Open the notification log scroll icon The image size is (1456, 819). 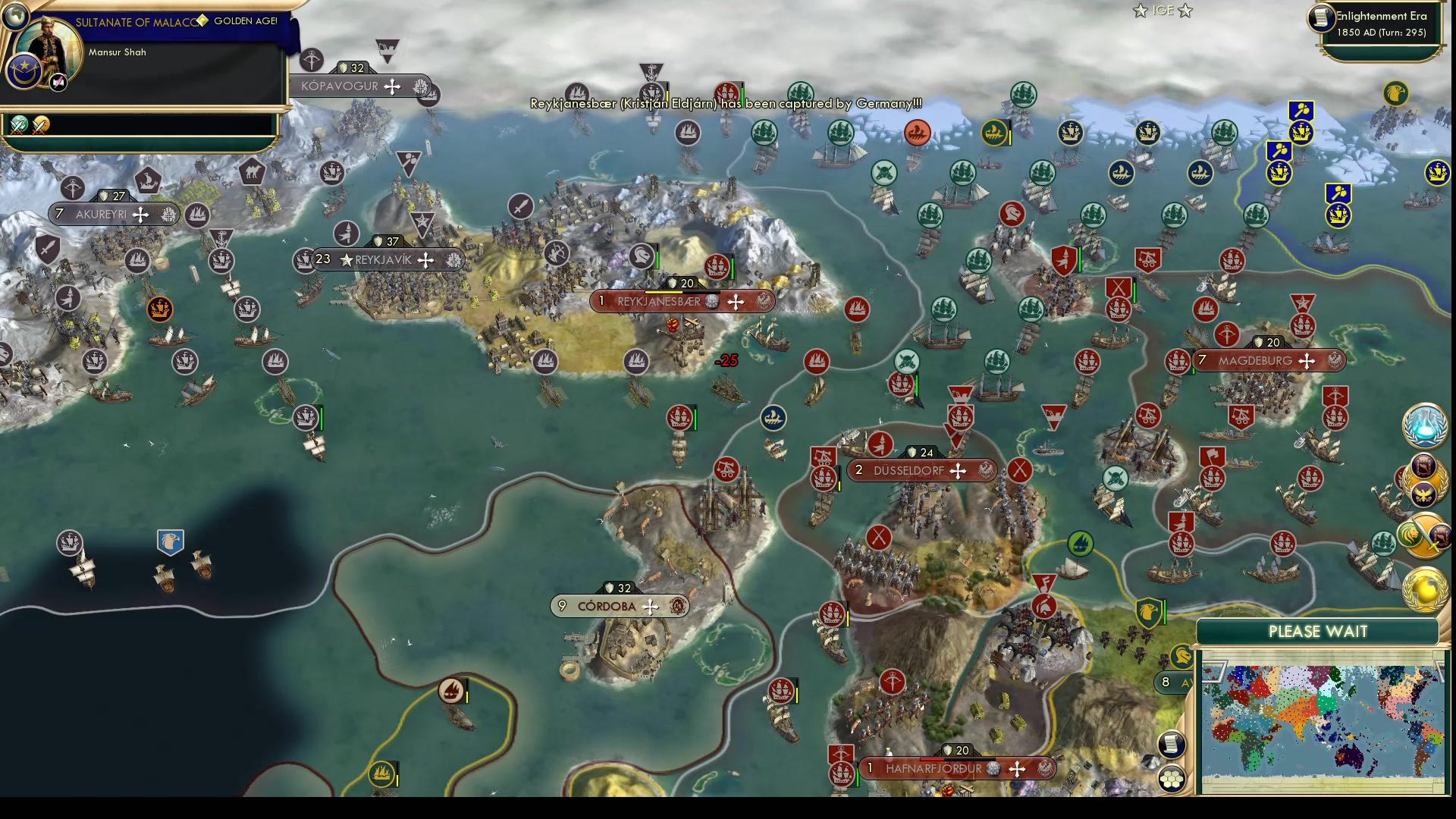pos(1172,745)
